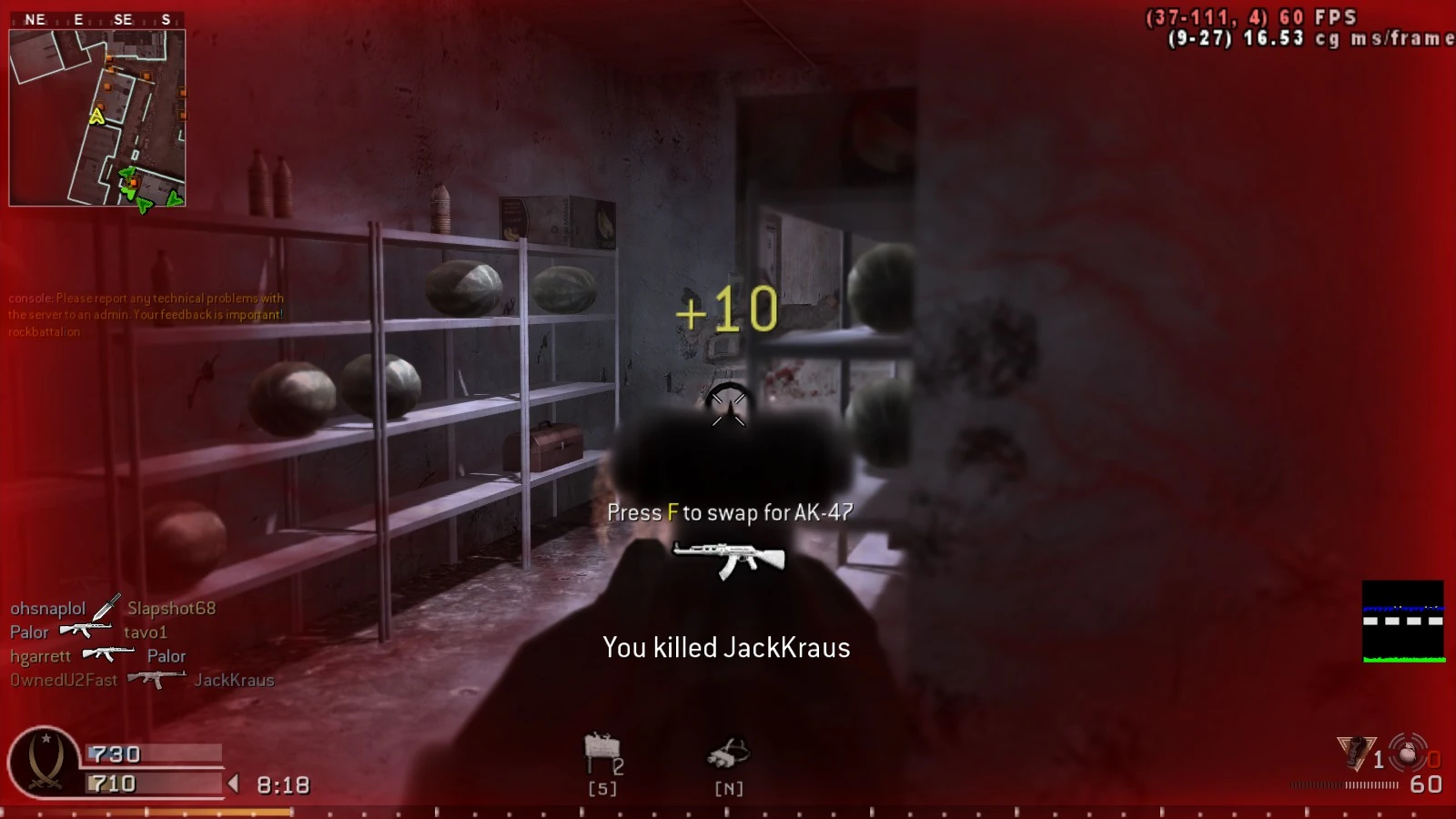Click the weapon icon between hgarrett and Palor
This screenshot has height=819, width=1456.
pyautogui.click(x=106, y=652)
